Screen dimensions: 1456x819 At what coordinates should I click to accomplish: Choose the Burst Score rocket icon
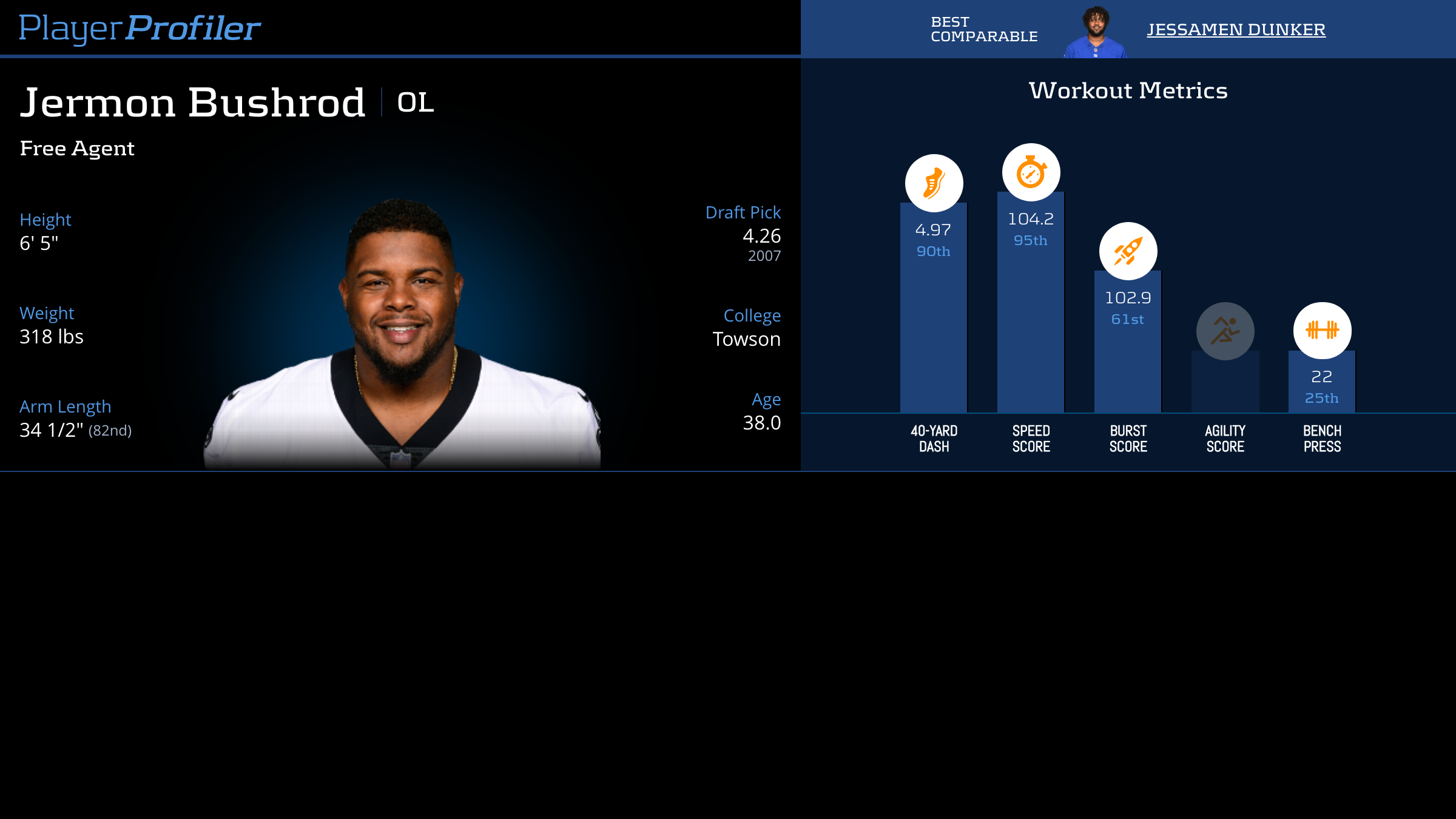pos(1128,251)
